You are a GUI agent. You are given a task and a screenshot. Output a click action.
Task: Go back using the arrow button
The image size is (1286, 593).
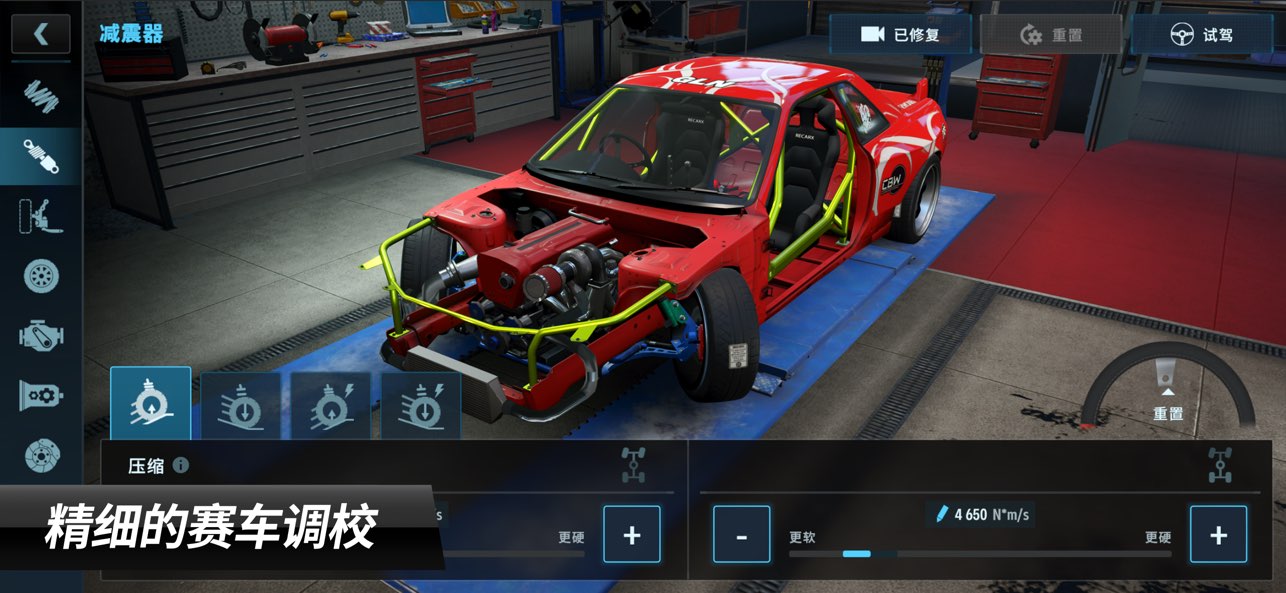41,34
